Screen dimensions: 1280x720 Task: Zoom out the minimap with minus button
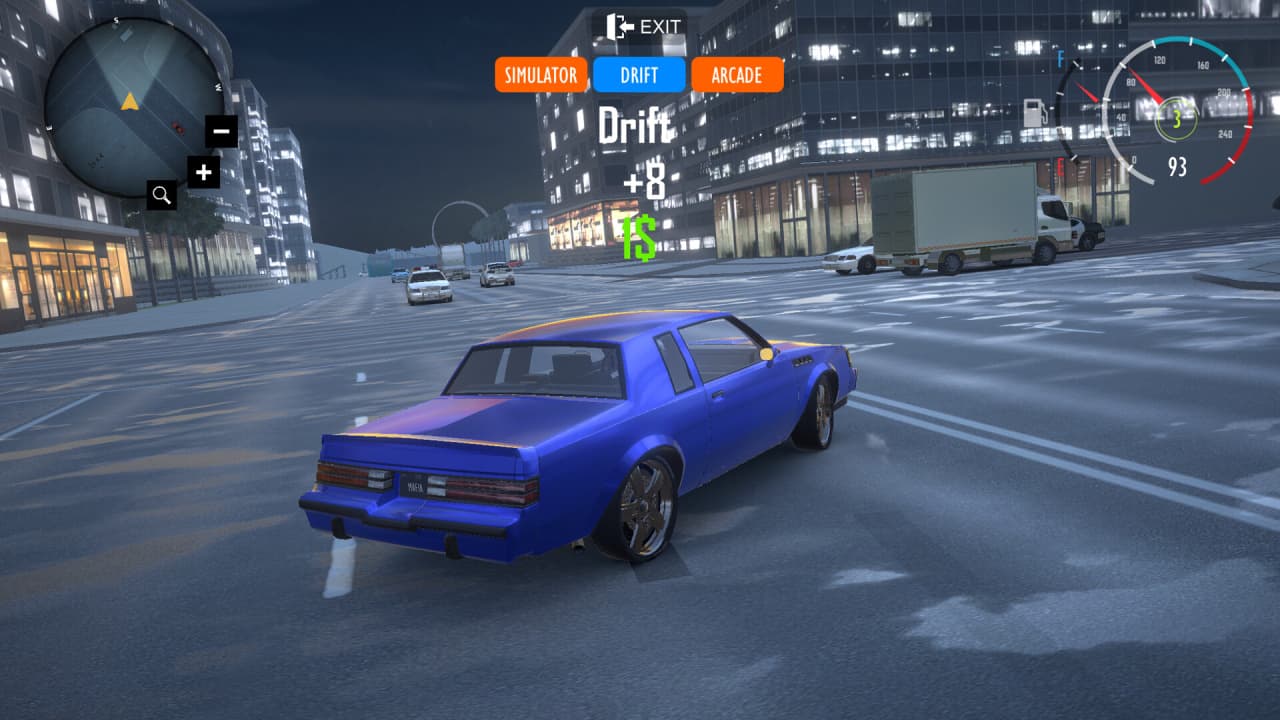tap(222, 131)
